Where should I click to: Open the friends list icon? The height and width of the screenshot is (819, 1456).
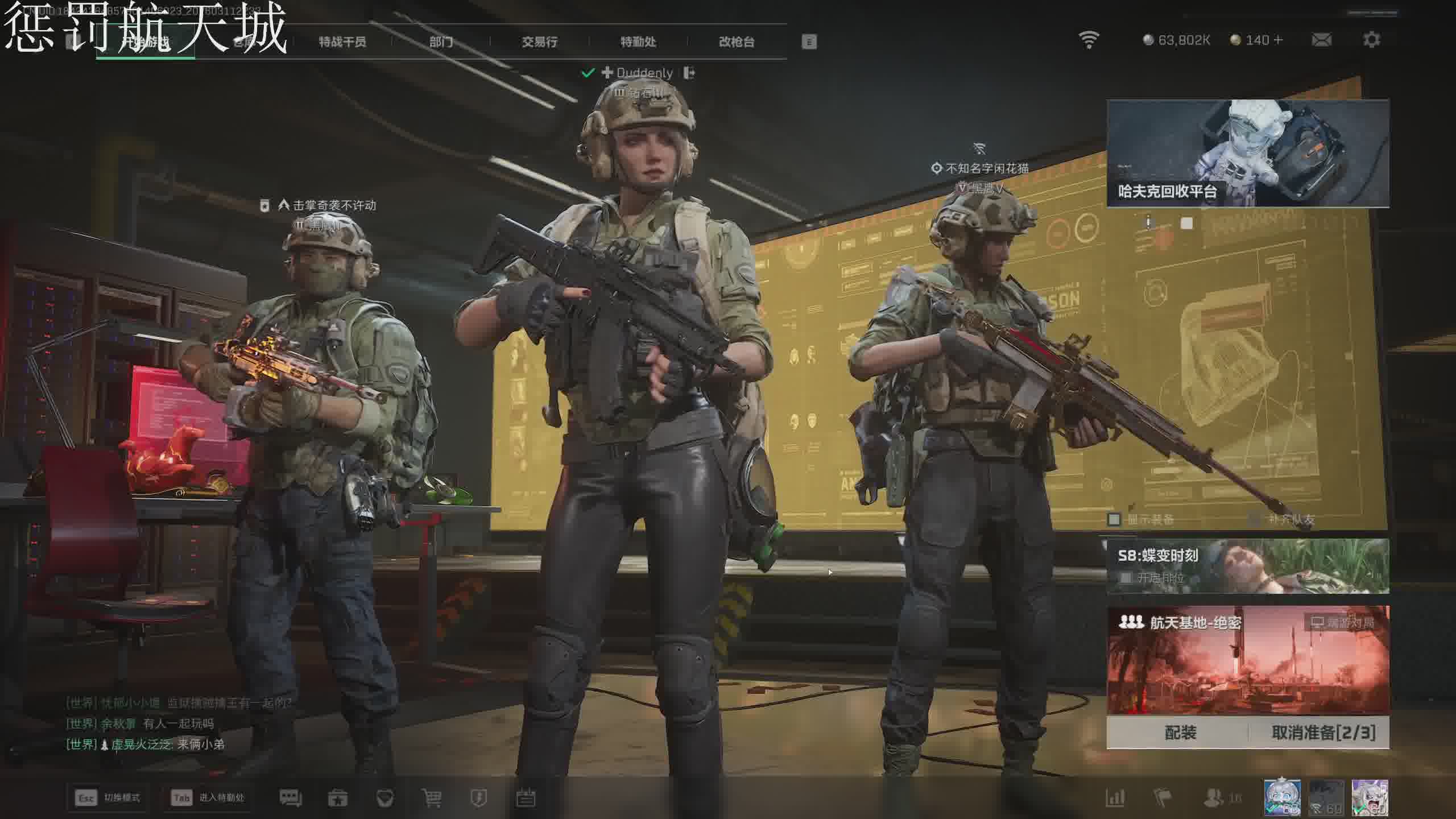(1214, 797)
